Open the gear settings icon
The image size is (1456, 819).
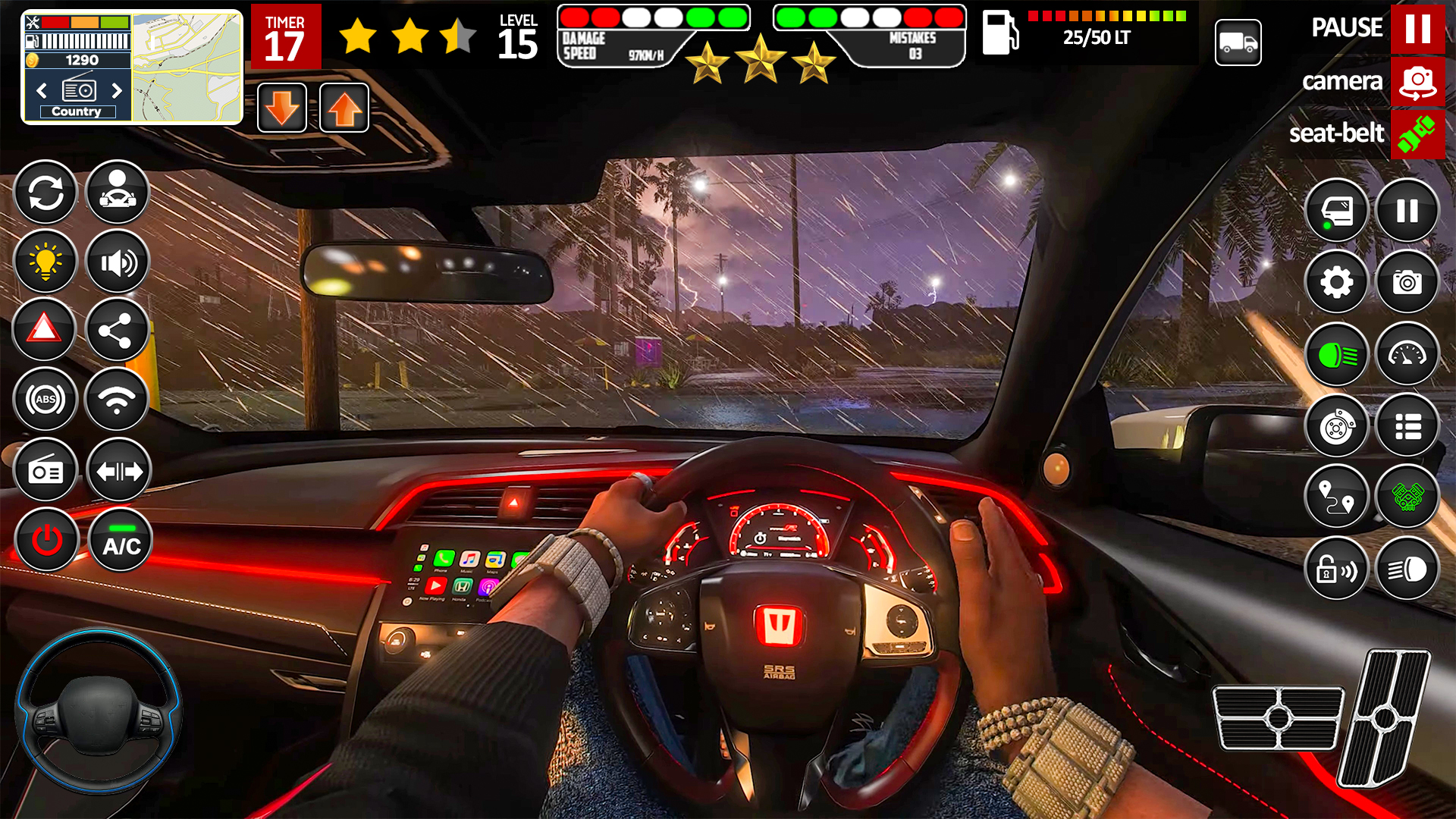coord(1336,282)
